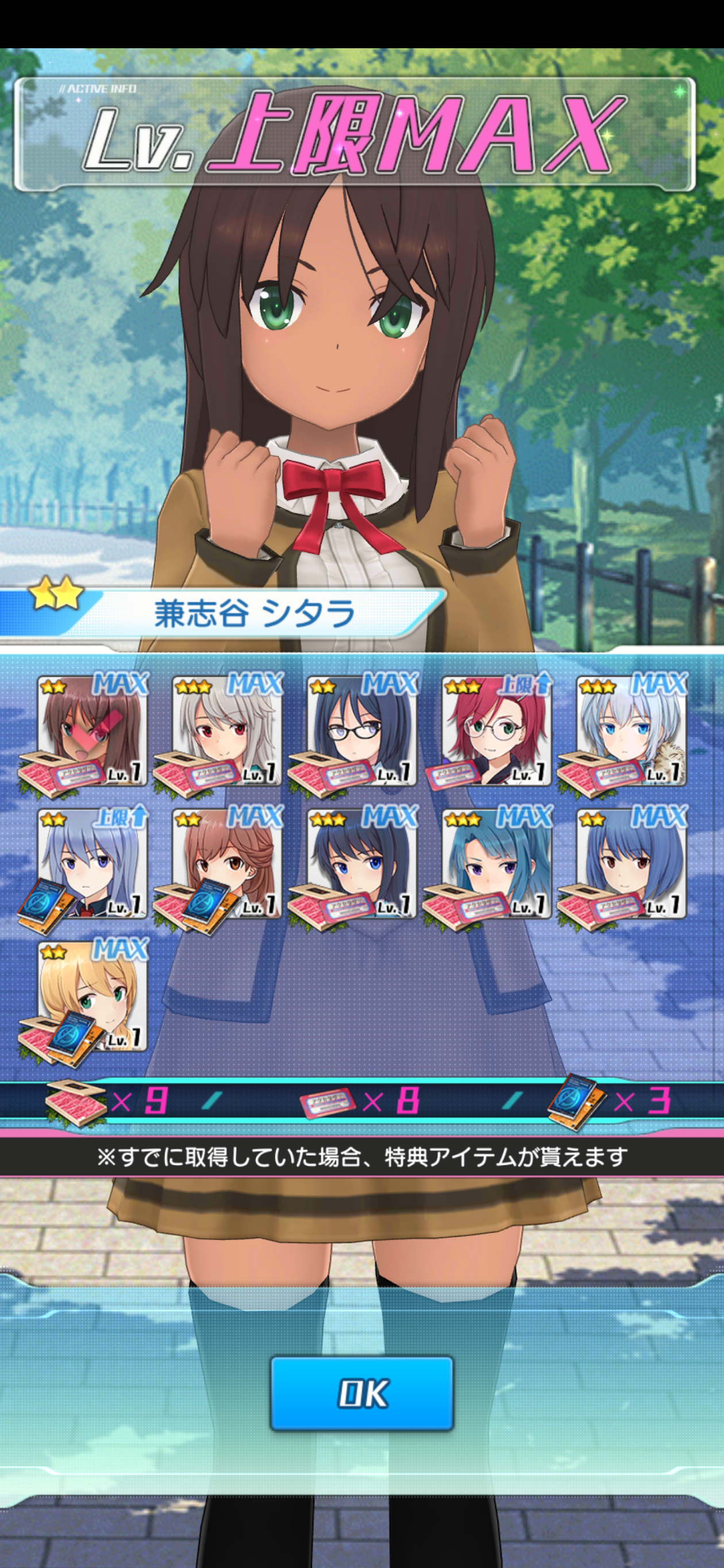Confirm with the blue OK button
Screen dimensions: 724x1568
pyautogui.click(x=361, y=1393)
